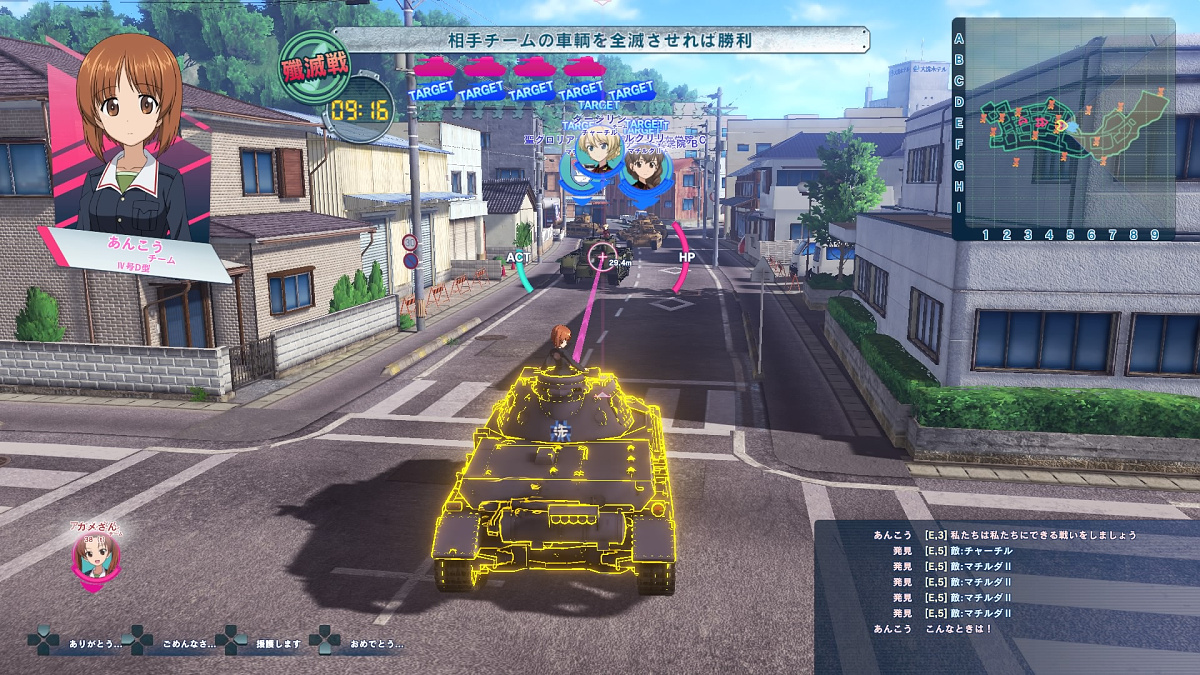Open the battle chat log panel
This screenshot has width=1200, height=675.
pyautogui.click(x=1005, y=596)
